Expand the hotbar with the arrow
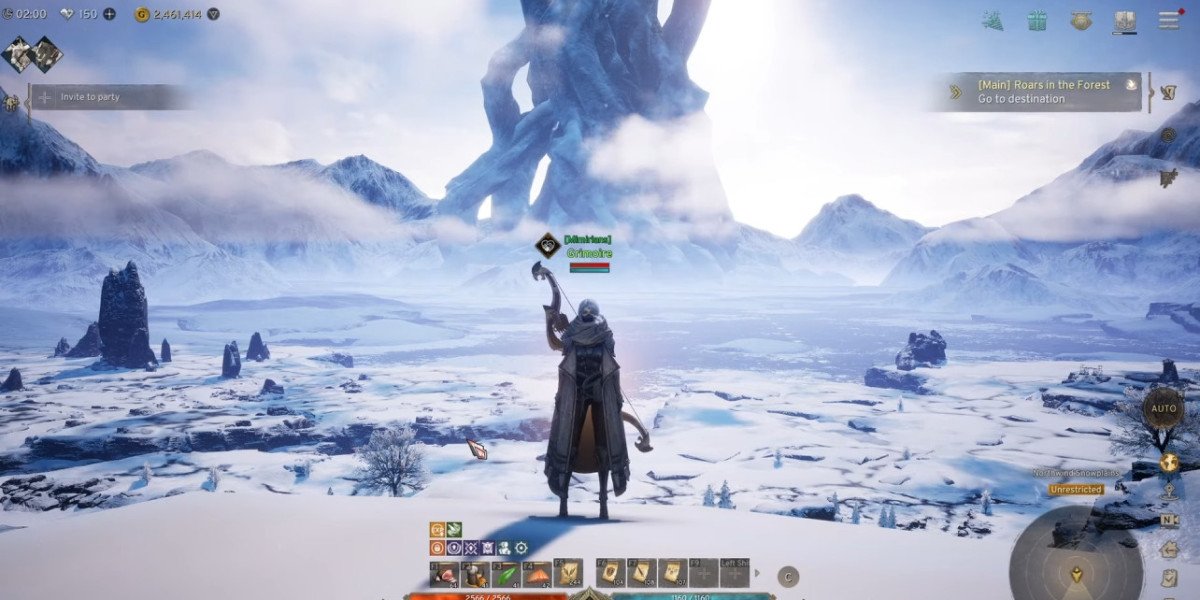1200x600 pixels. (757, 574)
